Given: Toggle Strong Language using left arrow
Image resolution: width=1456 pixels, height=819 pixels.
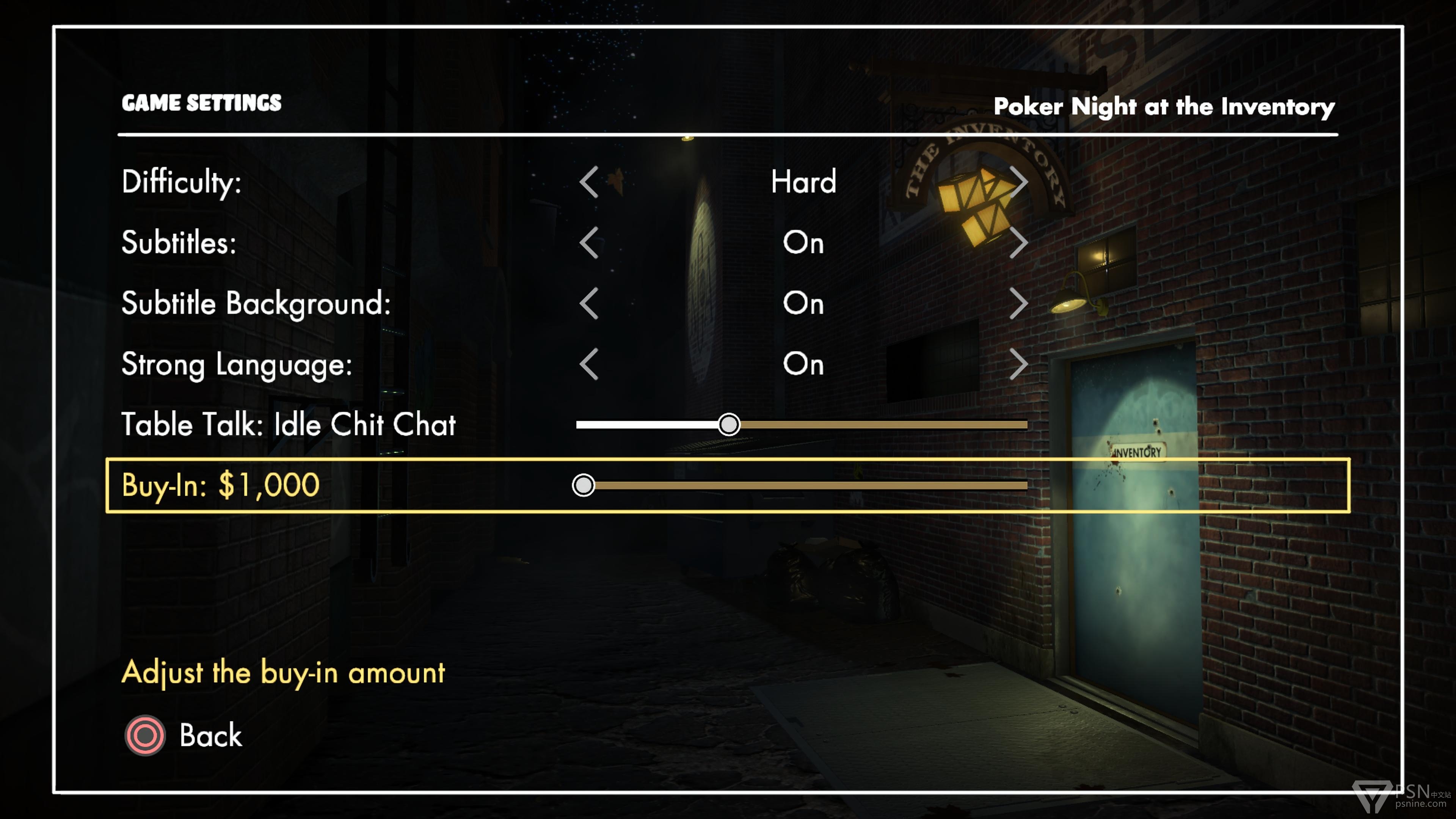Looking at the screenshot, I should pyautogui.click(x=589, y=364).
